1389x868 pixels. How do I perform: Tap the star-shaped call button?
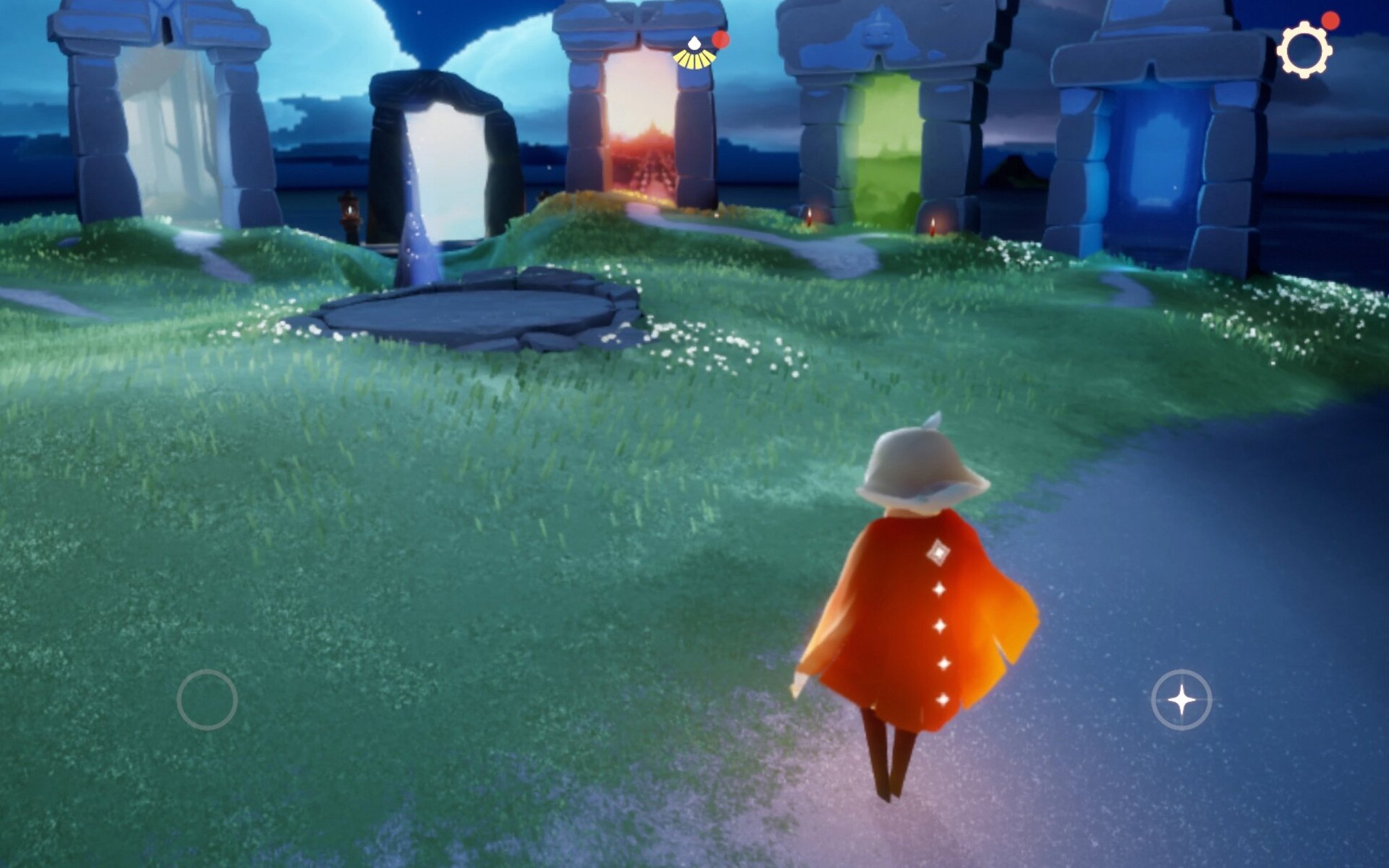click(1181, 699)
